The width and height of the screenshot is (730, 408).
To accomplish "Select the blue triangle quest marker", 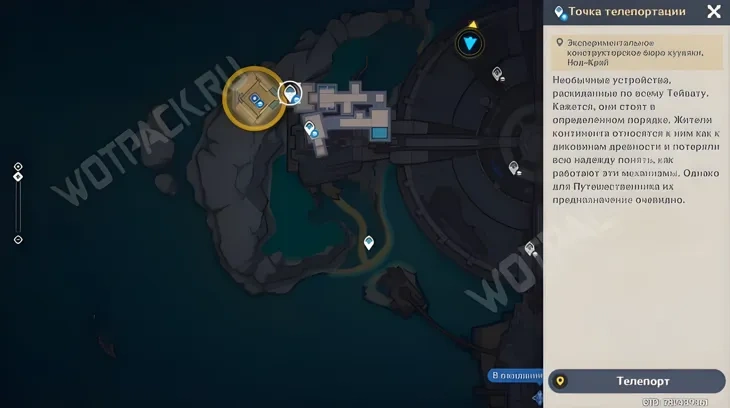I will 470,43.
